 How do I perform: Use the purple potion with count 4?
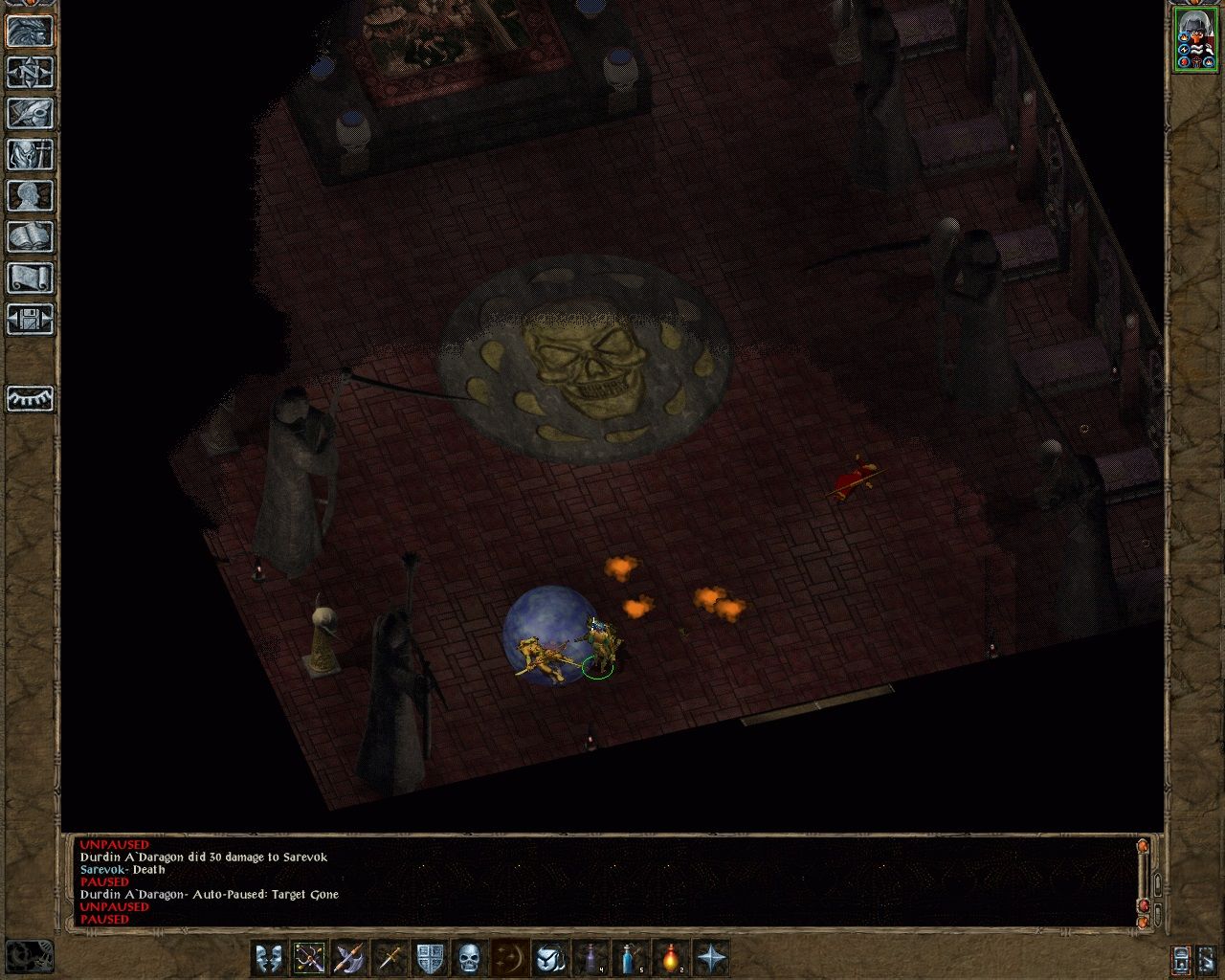pyautogui.click(x=591, y=957)
